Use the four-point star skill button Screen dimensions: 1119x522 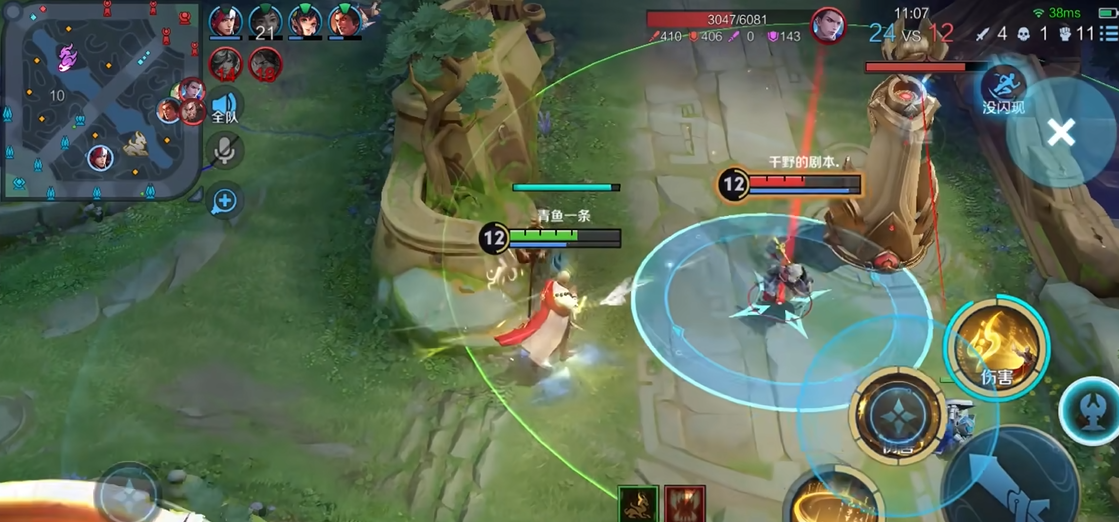pos(896,415)
